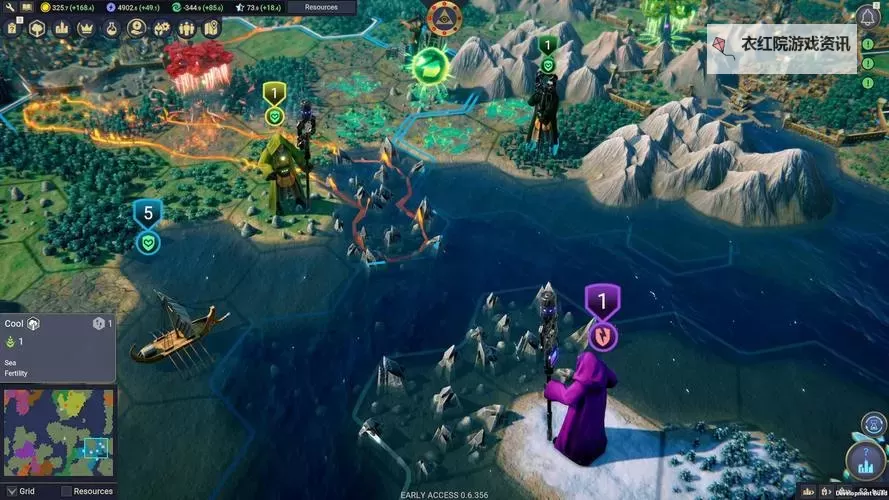Click the Resources button in top bar

[x=321, y=7]
